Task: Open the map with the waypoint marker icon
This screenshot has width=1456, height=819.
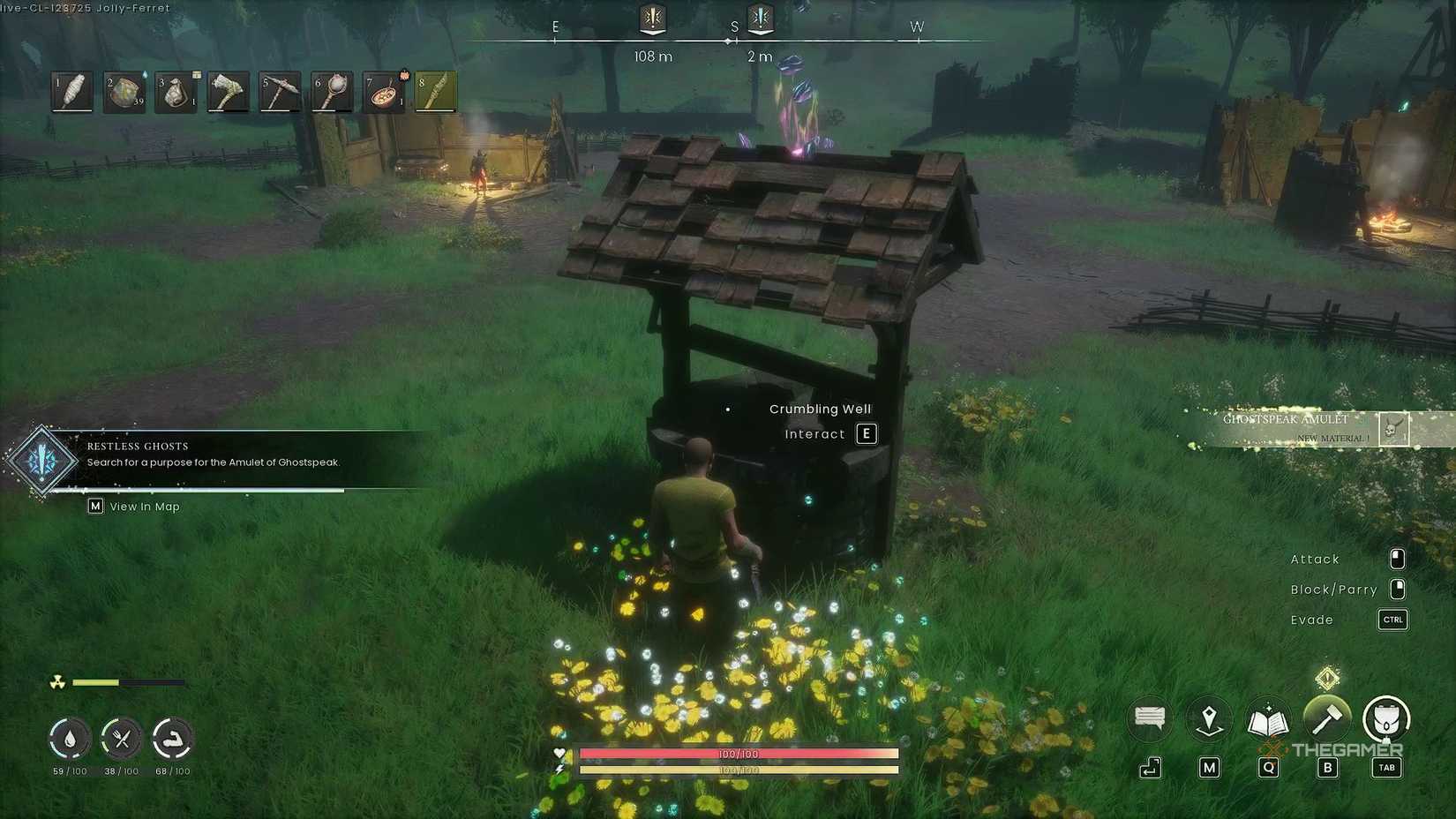Action: pyautogui.click(x=1208, y=718)
